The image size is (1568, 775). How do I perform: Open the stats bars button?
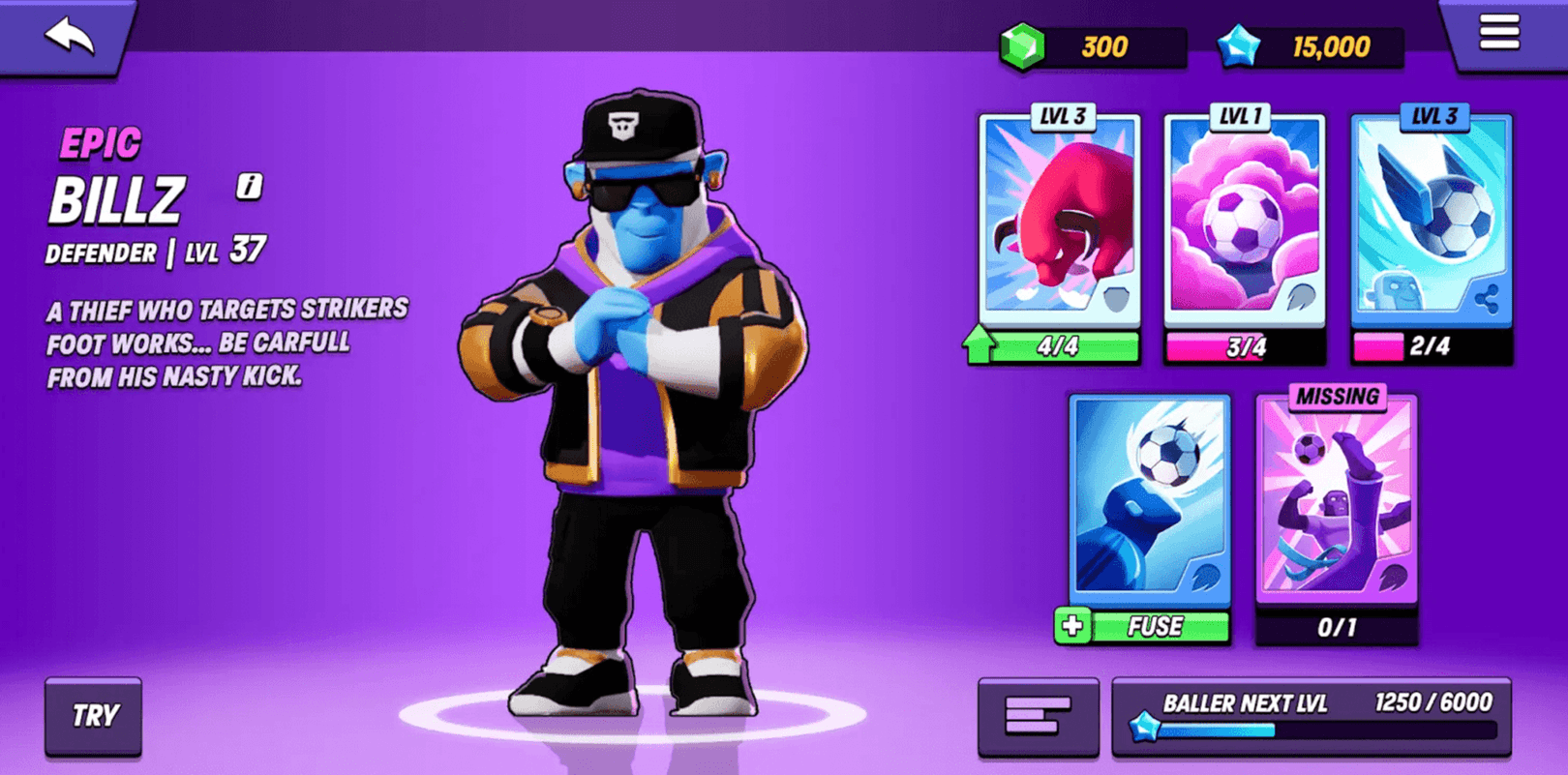(x=1038, y=717)
